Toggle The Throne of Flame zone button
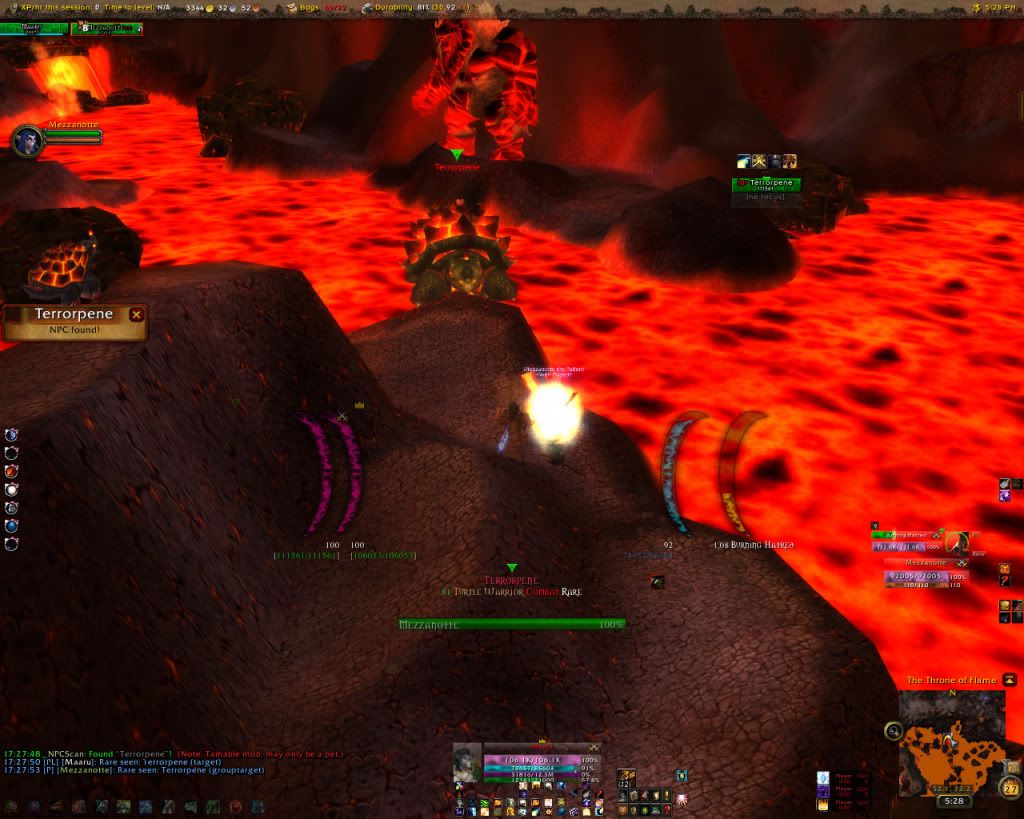Viewport: 1024px width, 819px height. click(1010, 680)
